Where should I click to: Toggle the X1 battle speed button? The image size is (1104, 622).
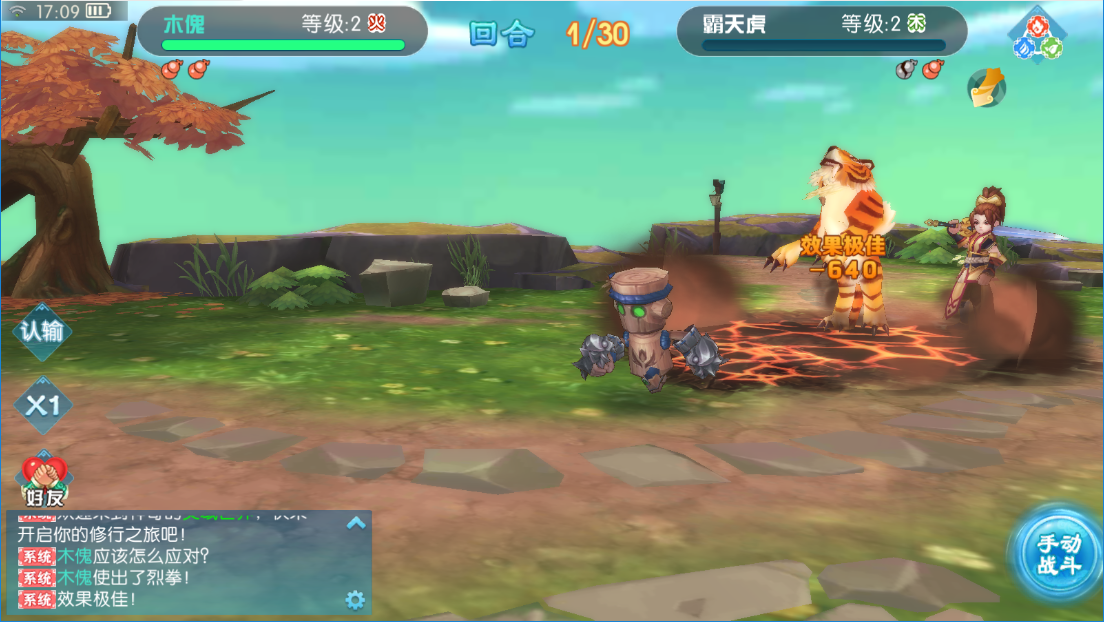43,406
